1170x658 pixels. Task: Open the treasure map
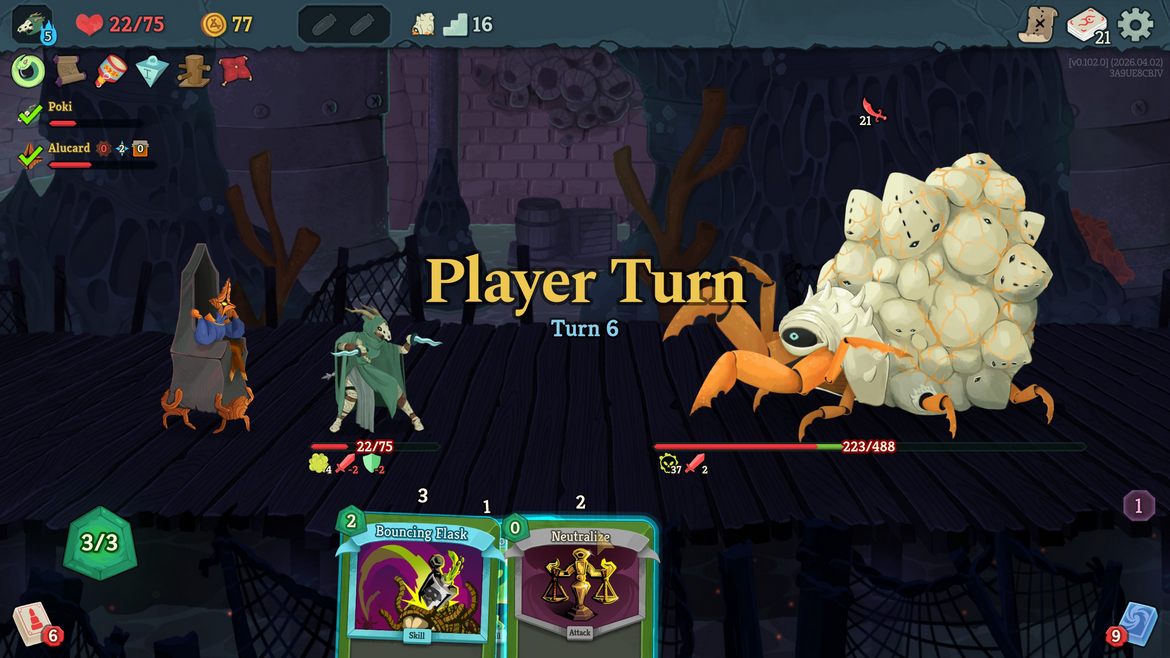(1038, 24)
